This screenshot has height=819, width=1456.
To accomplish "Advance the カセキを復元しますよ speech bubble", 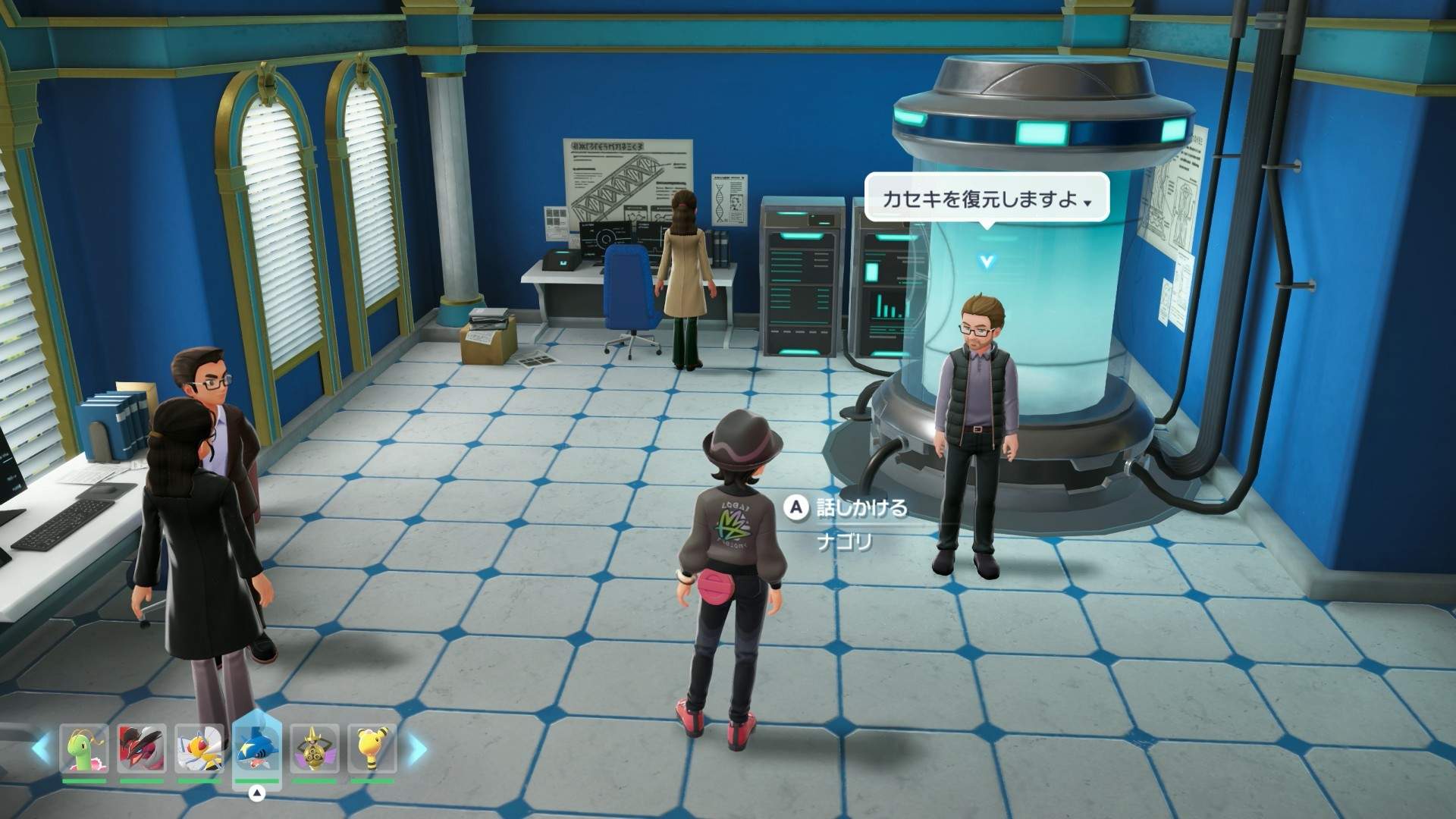I will [x=986, y=199].
